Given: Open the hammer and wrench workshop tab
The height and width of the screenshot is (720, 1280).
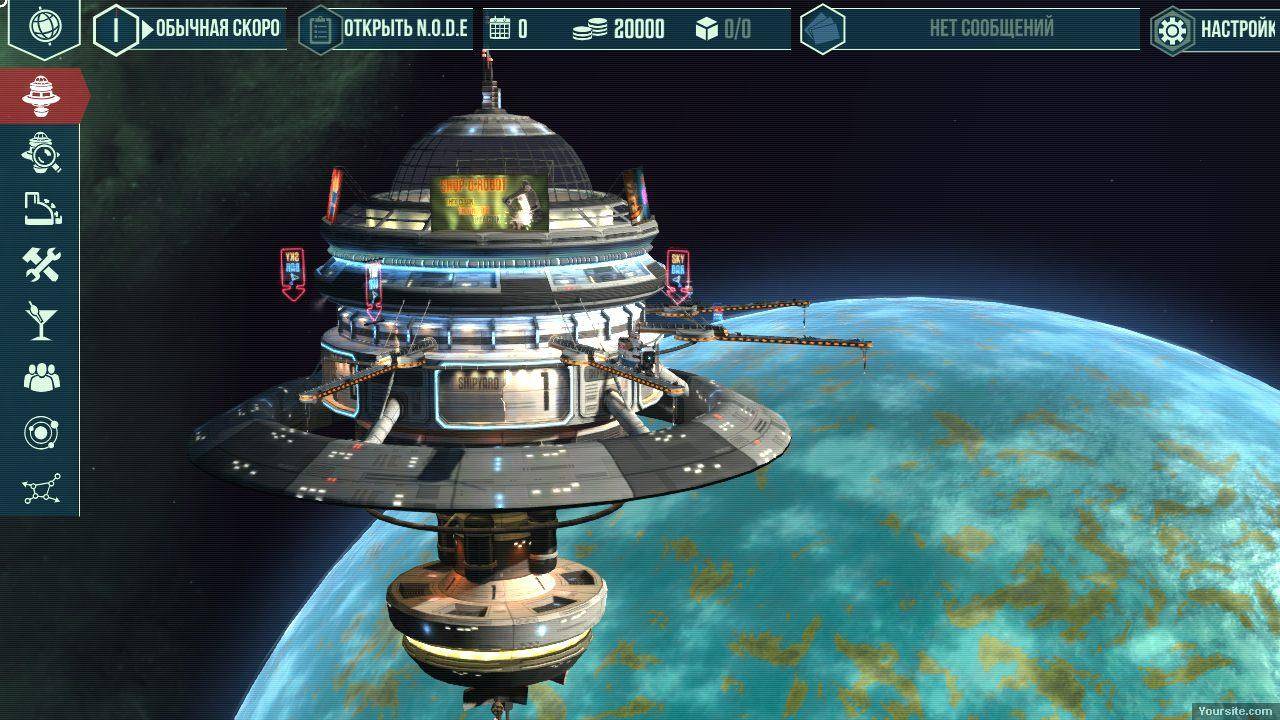Looking at the screenshot, I should [41, 265].
